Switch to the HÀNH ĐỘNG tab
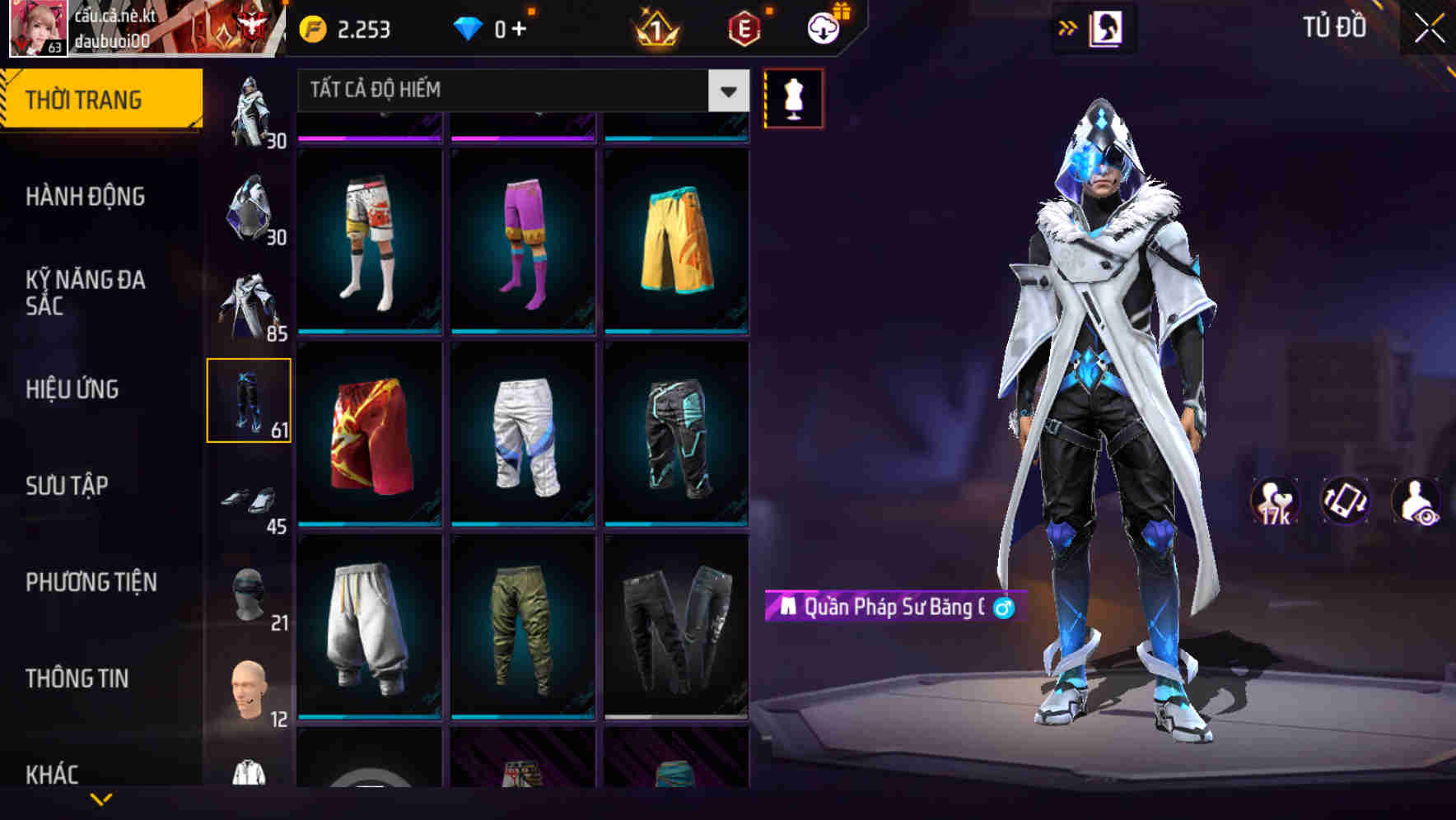The width and height of the screenshot is (1456, 820). [x=86, y=198]
